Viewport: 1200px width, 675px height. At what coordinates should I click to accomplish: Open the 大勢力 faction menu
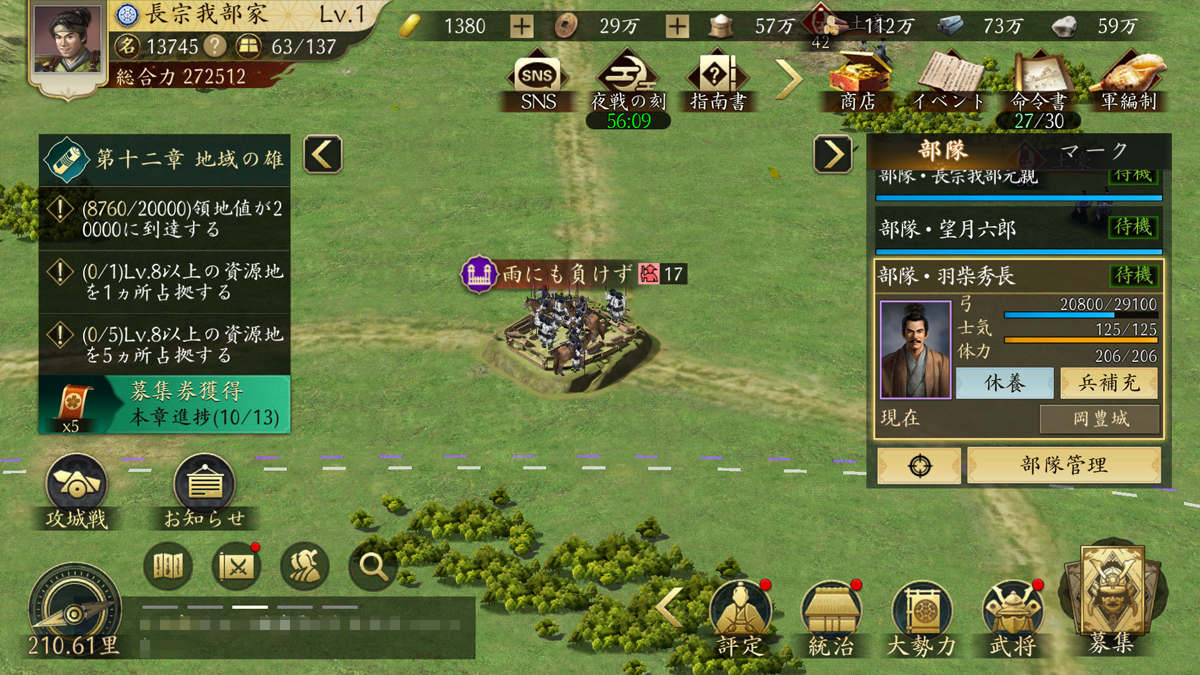point(921,615)
